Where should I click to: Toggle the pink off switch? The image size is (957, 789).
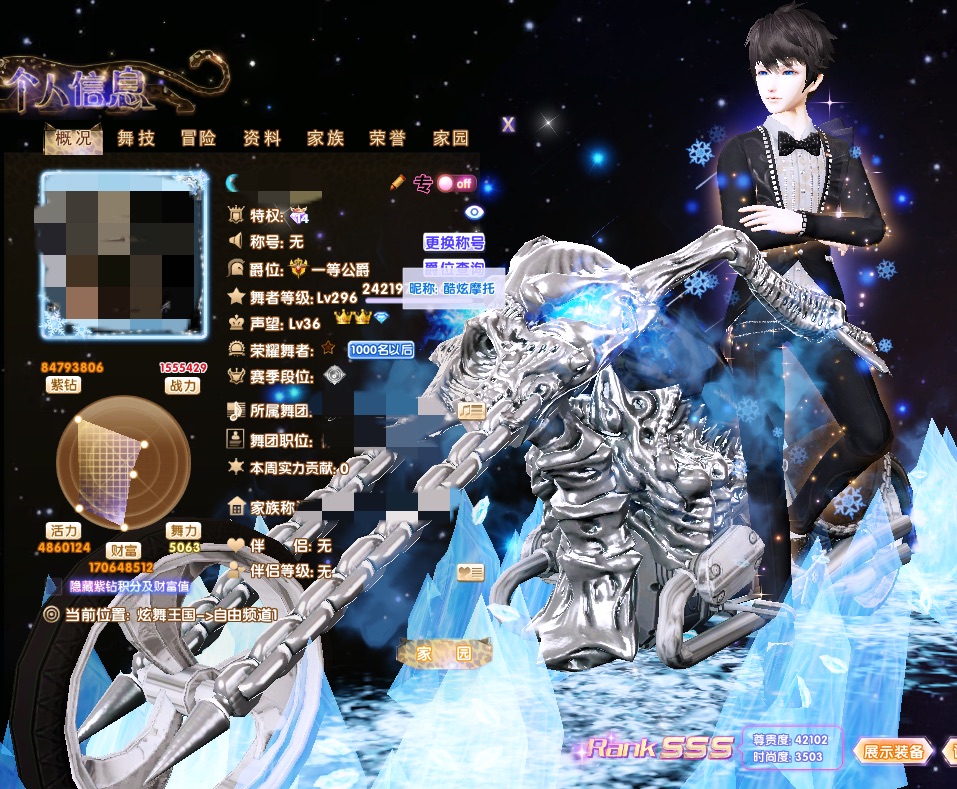455,184
